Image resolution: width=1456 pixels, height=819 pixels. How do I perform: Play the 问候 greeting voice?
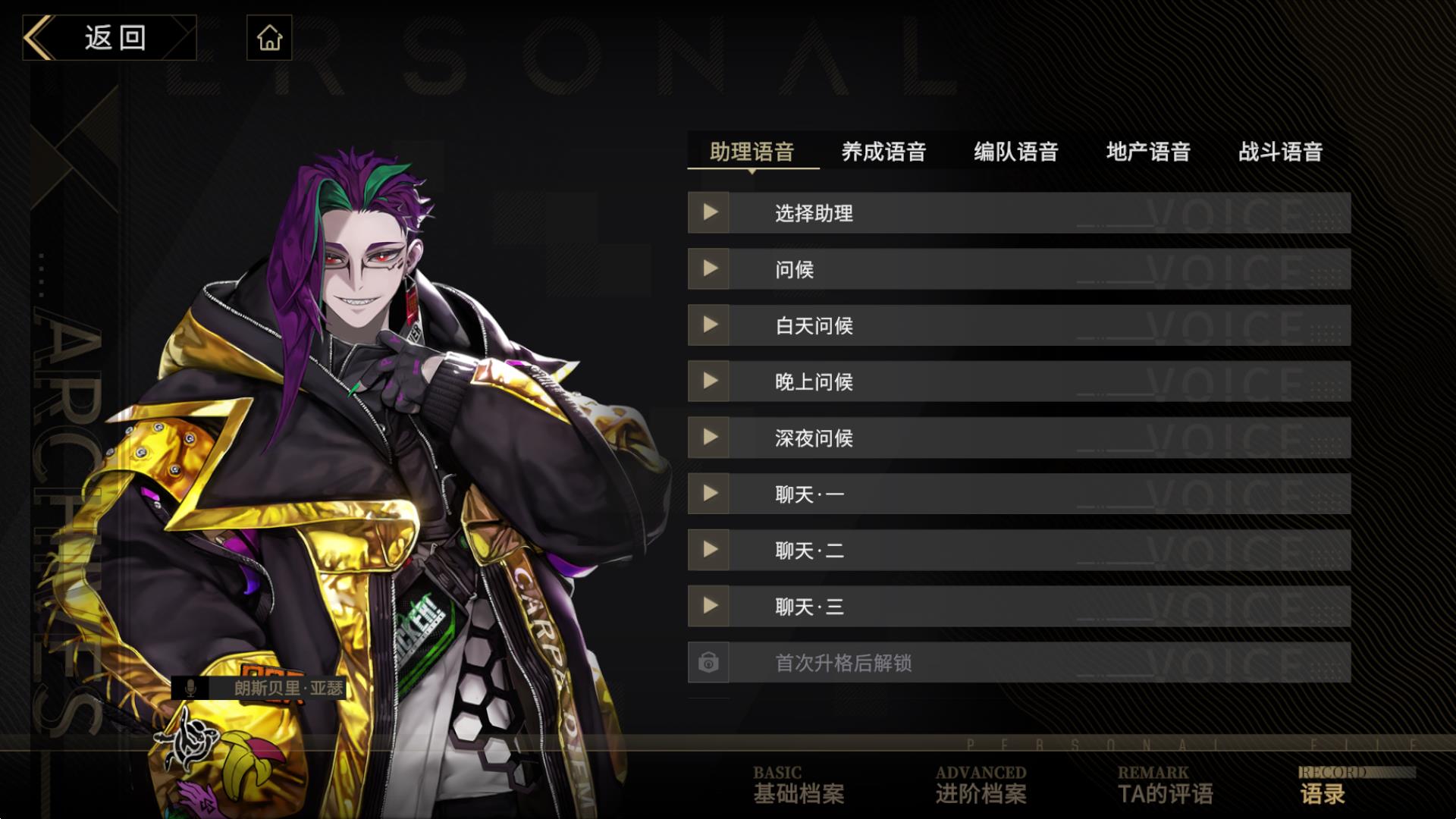click(708, 269)
